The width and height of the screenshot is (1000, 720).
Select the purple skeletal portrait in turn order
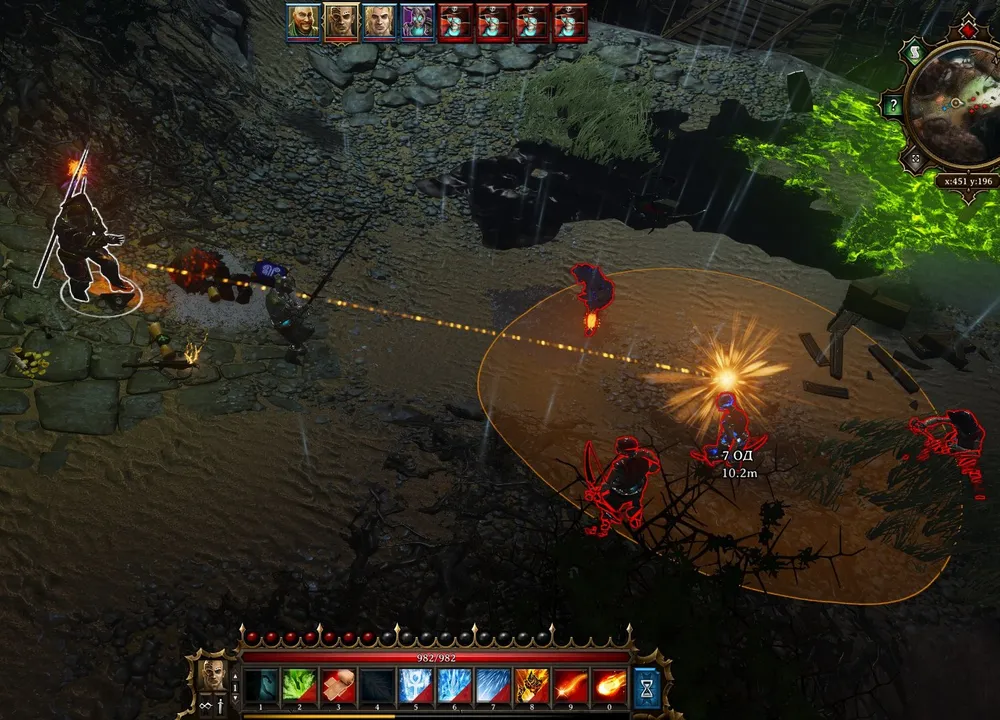pos(417,22)
